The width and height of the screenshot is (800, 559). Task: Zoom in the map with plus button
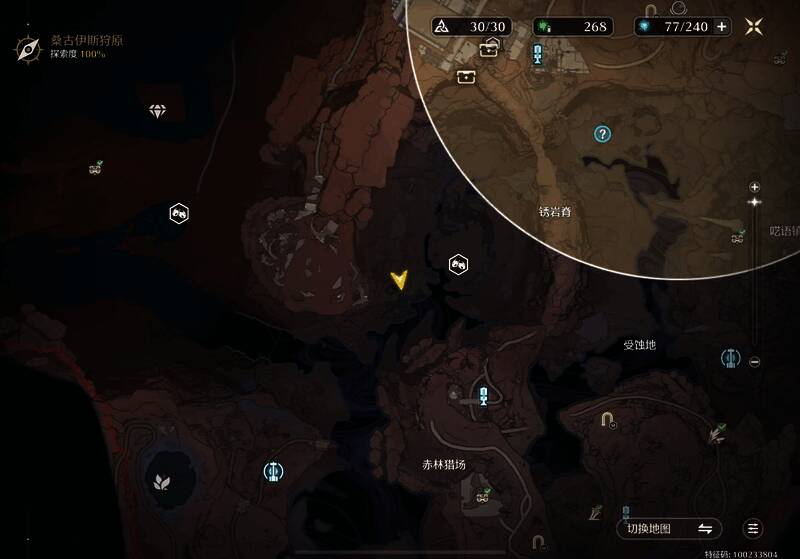click(755, 187)
